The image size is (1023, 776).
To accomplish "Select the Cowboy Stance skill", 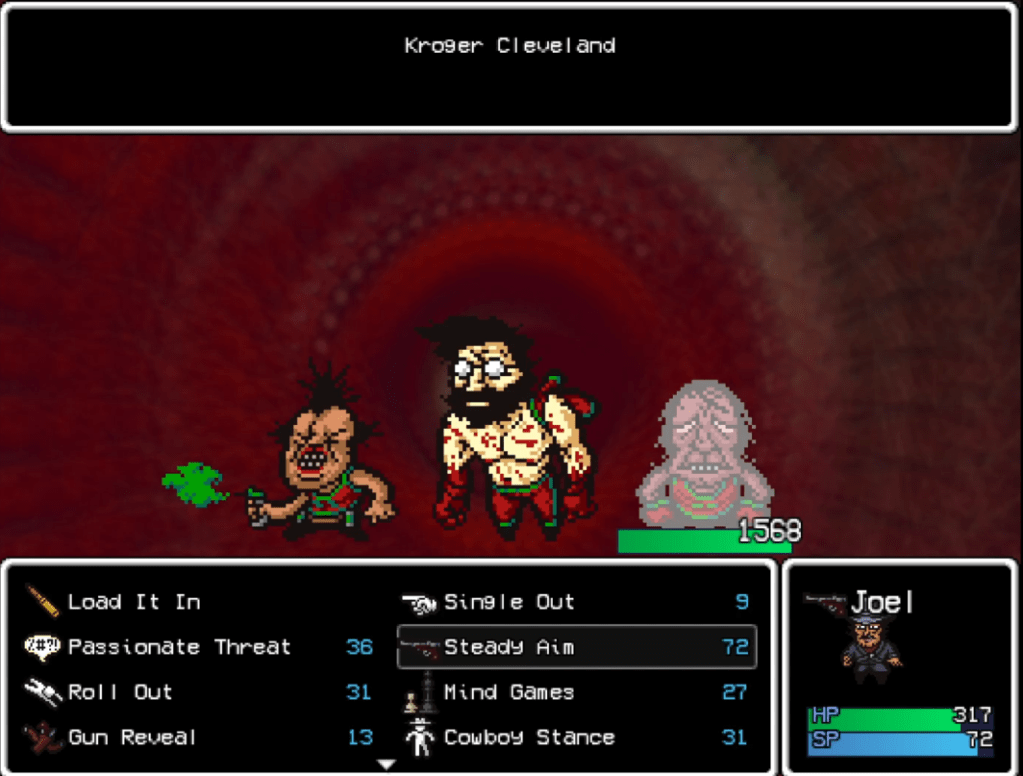I will tap(529, 738).
